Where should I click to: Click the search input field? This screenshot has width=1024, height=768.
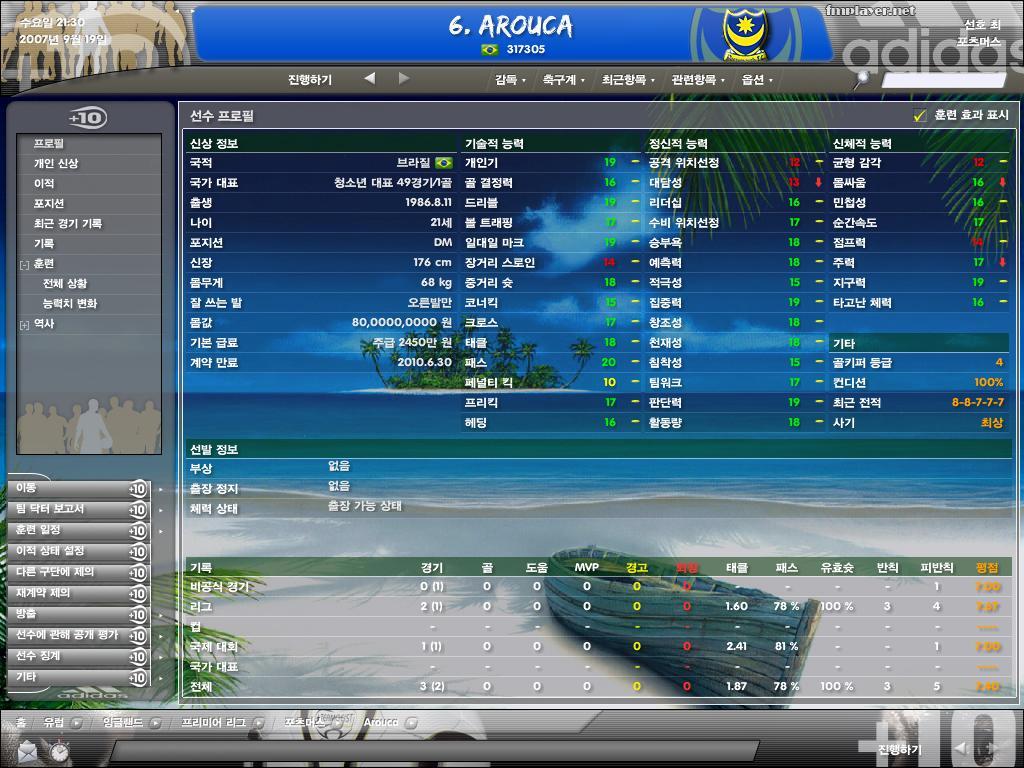coord(943,80)
